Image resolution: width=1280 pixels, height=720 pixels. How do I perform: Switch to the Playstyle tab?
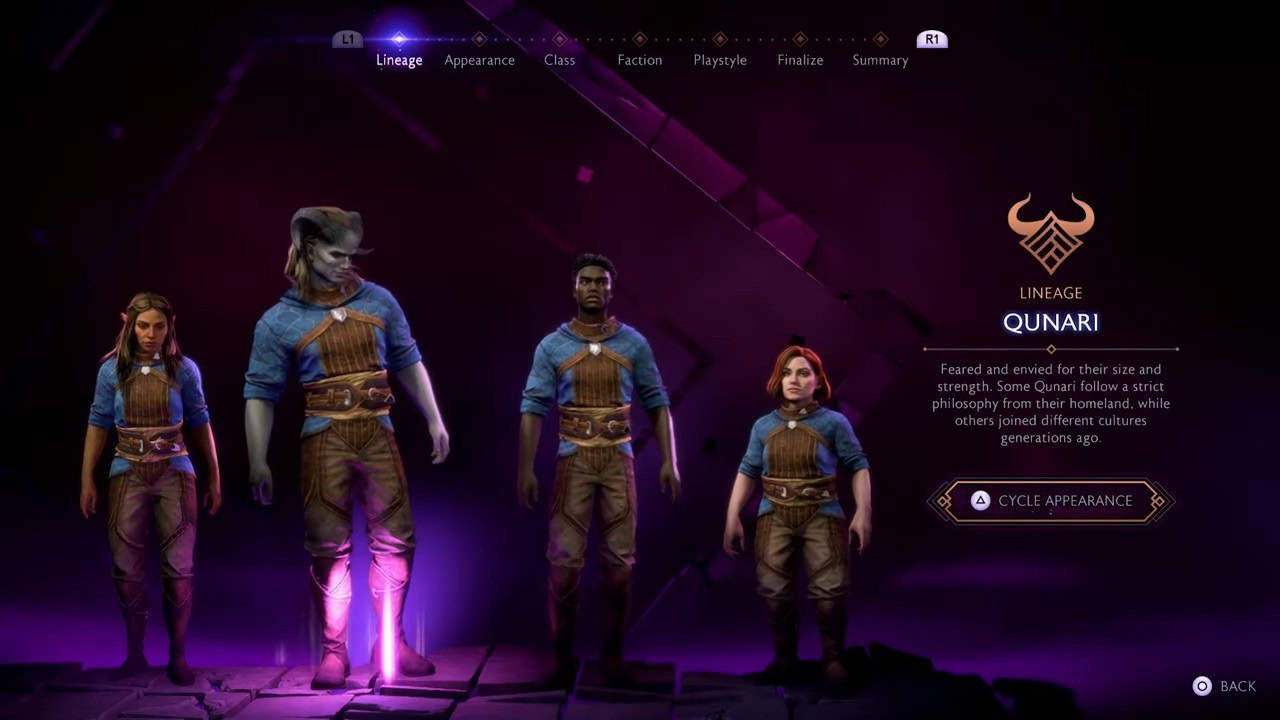click(719, 60)
